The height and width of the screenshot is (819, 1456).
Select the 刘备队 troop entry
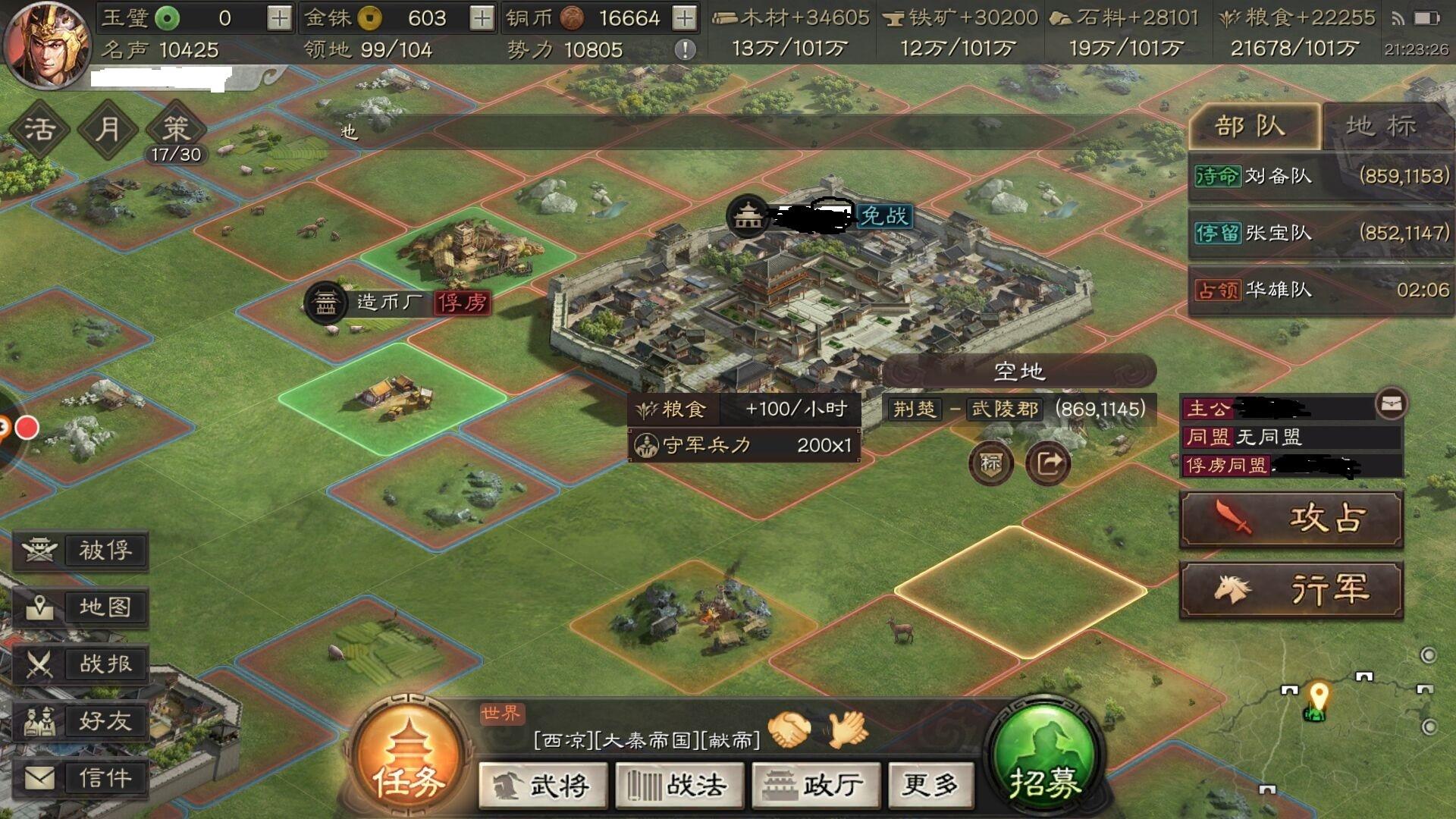tap(1289, 174)
